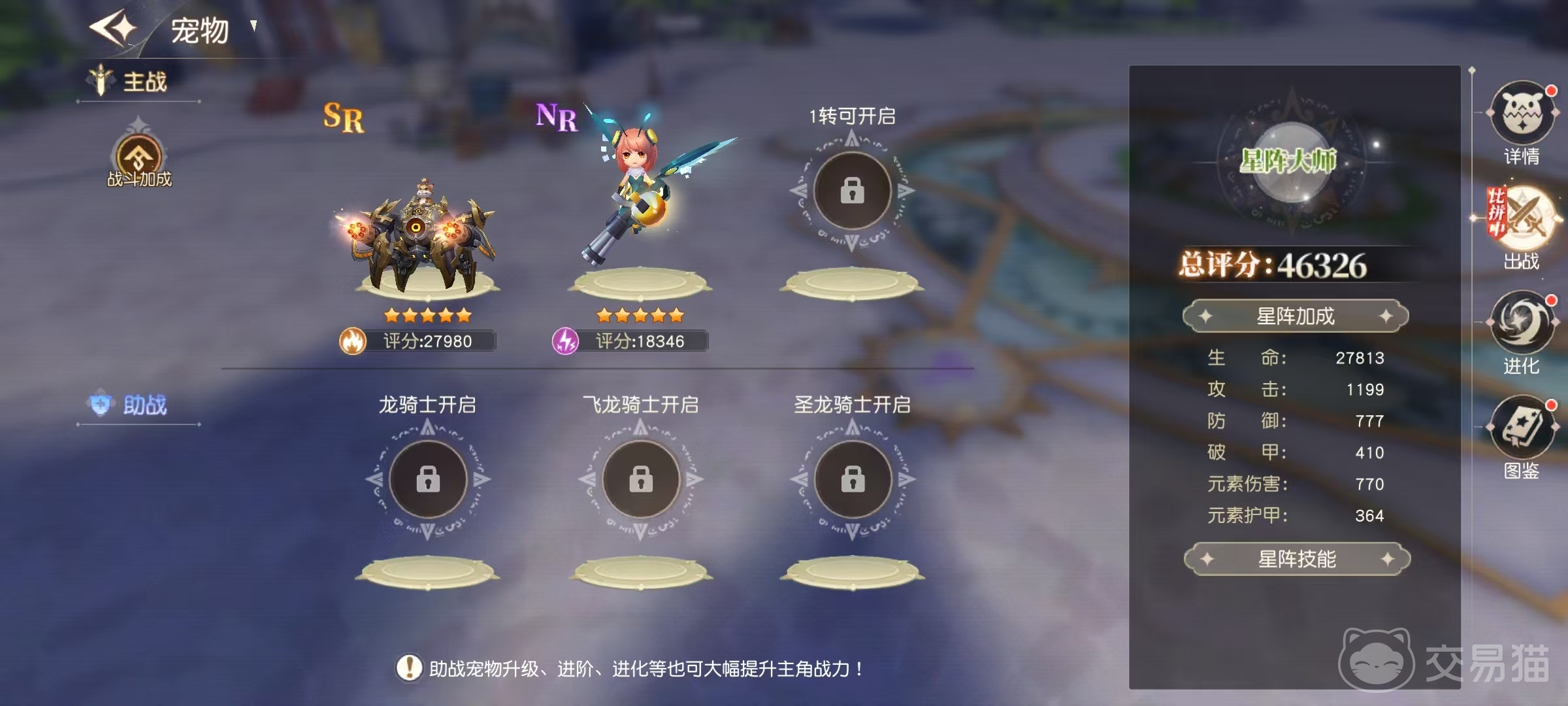Open the 进化 evolution tab
Screen dimensions: 1568x706
tap(1522, 324)
